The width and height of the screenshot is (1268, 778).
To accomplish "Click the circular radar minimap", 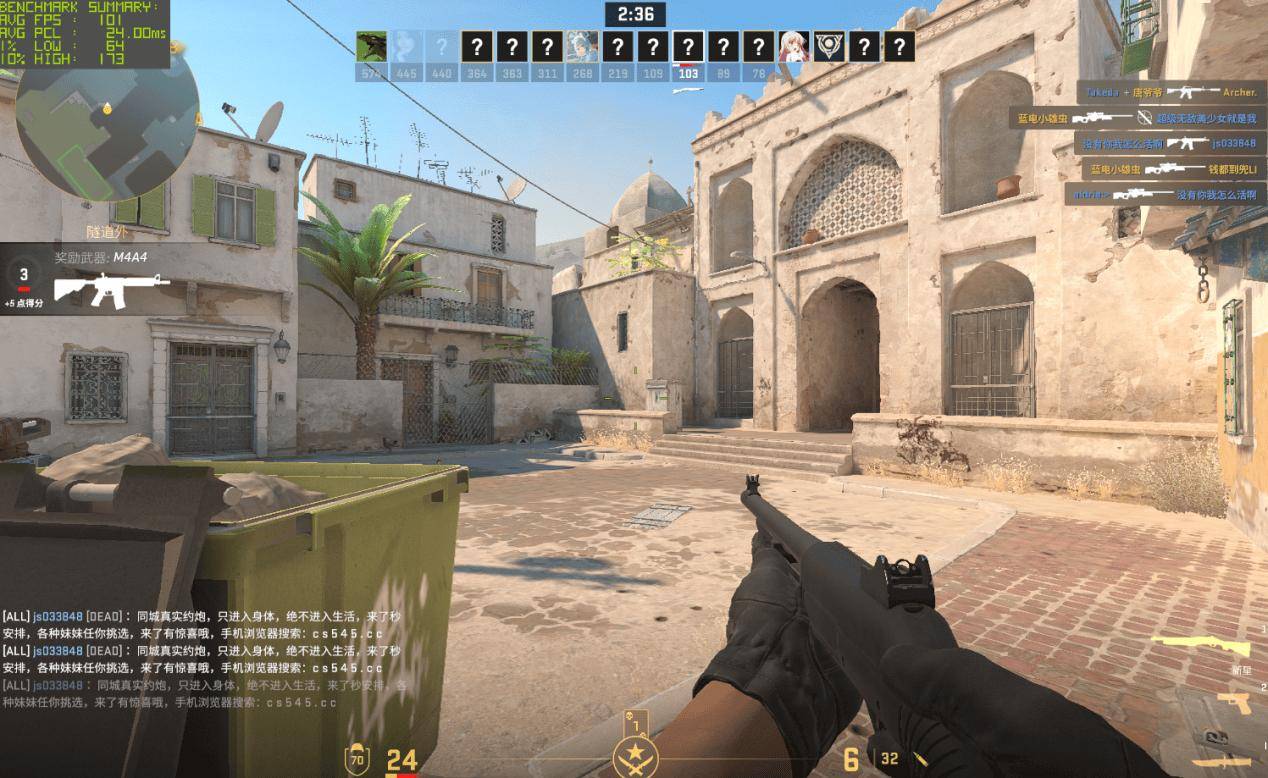I will [x=107, y=120].
